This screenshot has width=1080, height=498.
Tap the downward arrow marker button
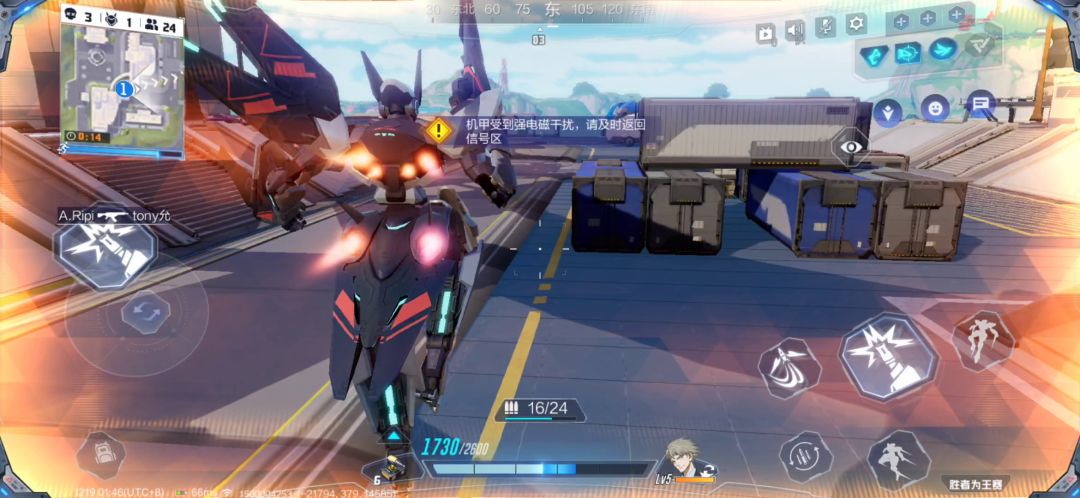887,111
